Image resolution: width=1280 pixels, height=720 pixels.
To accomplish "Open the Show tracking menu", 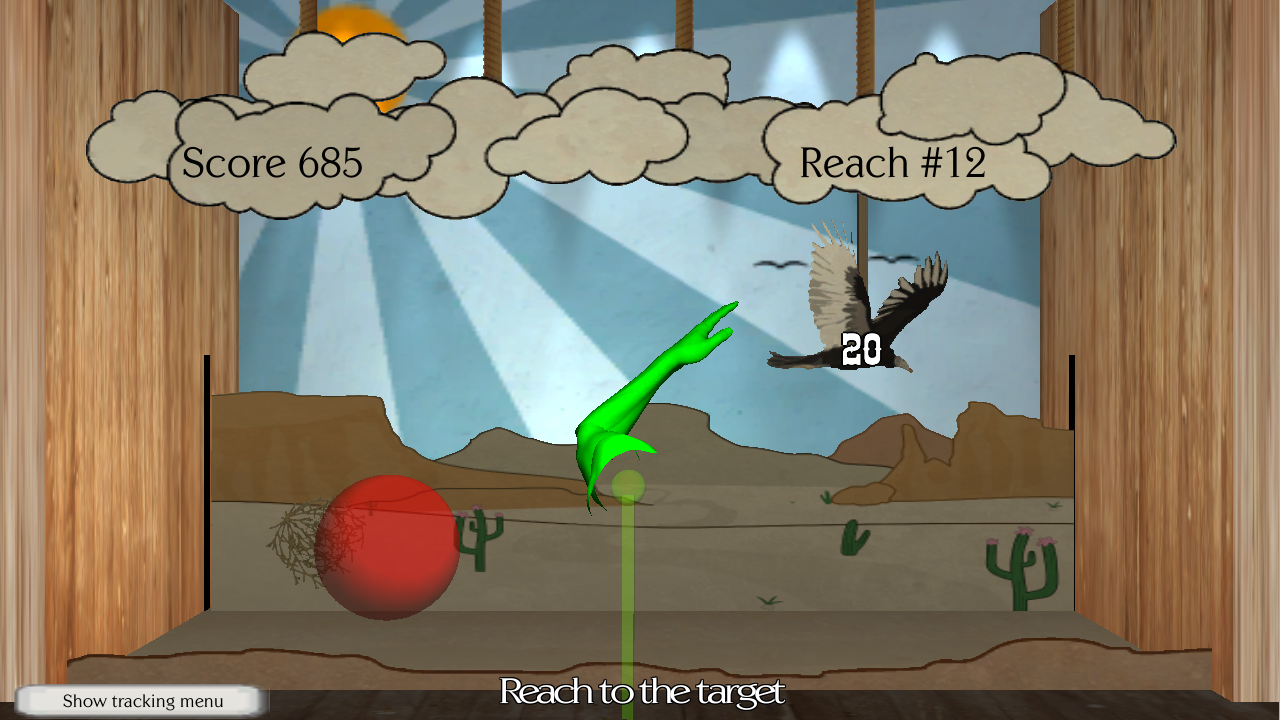I will click(x=143, y=700).
